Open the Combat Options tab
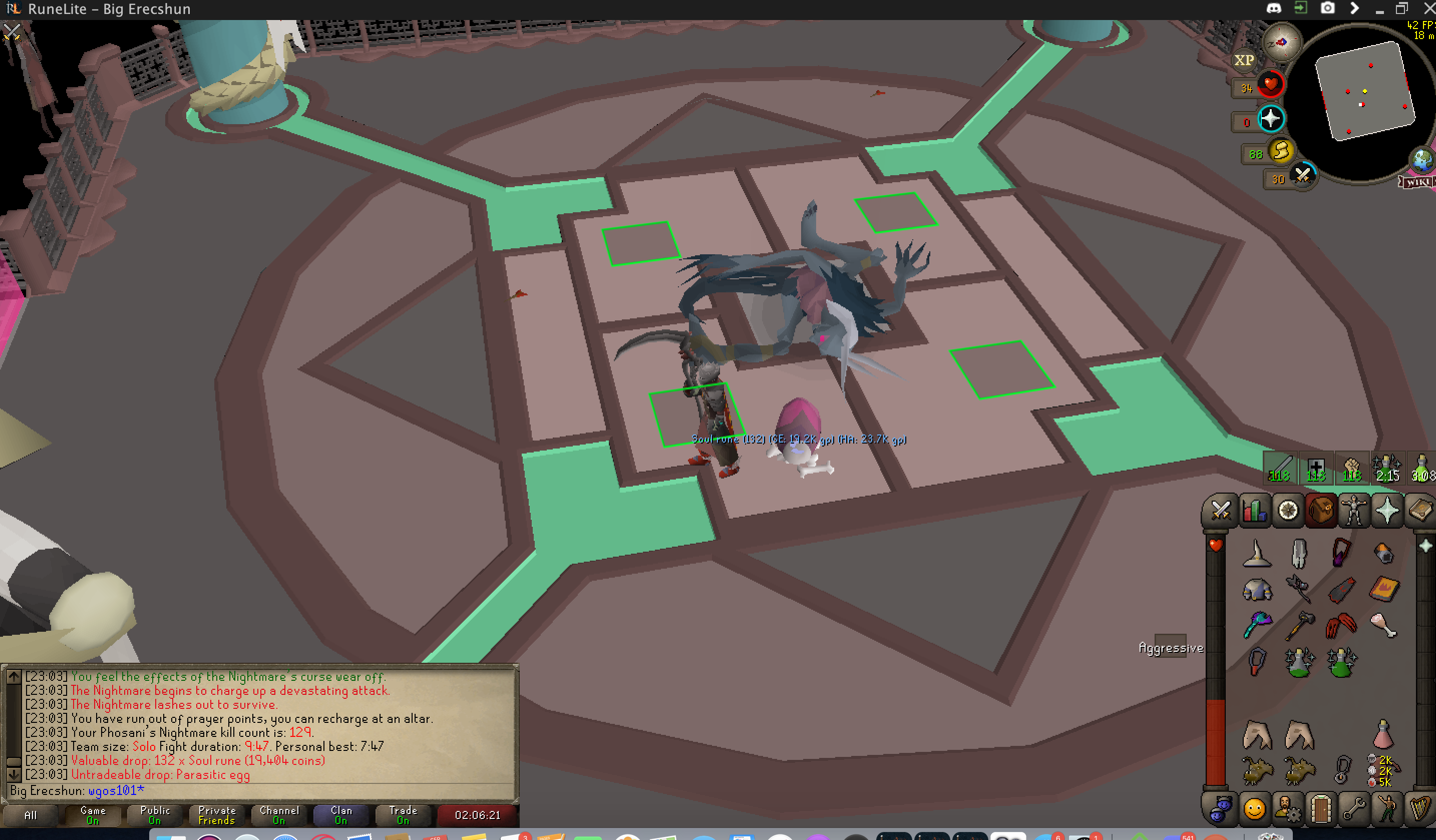The image size is (1436, 840). pos(1220,510)
